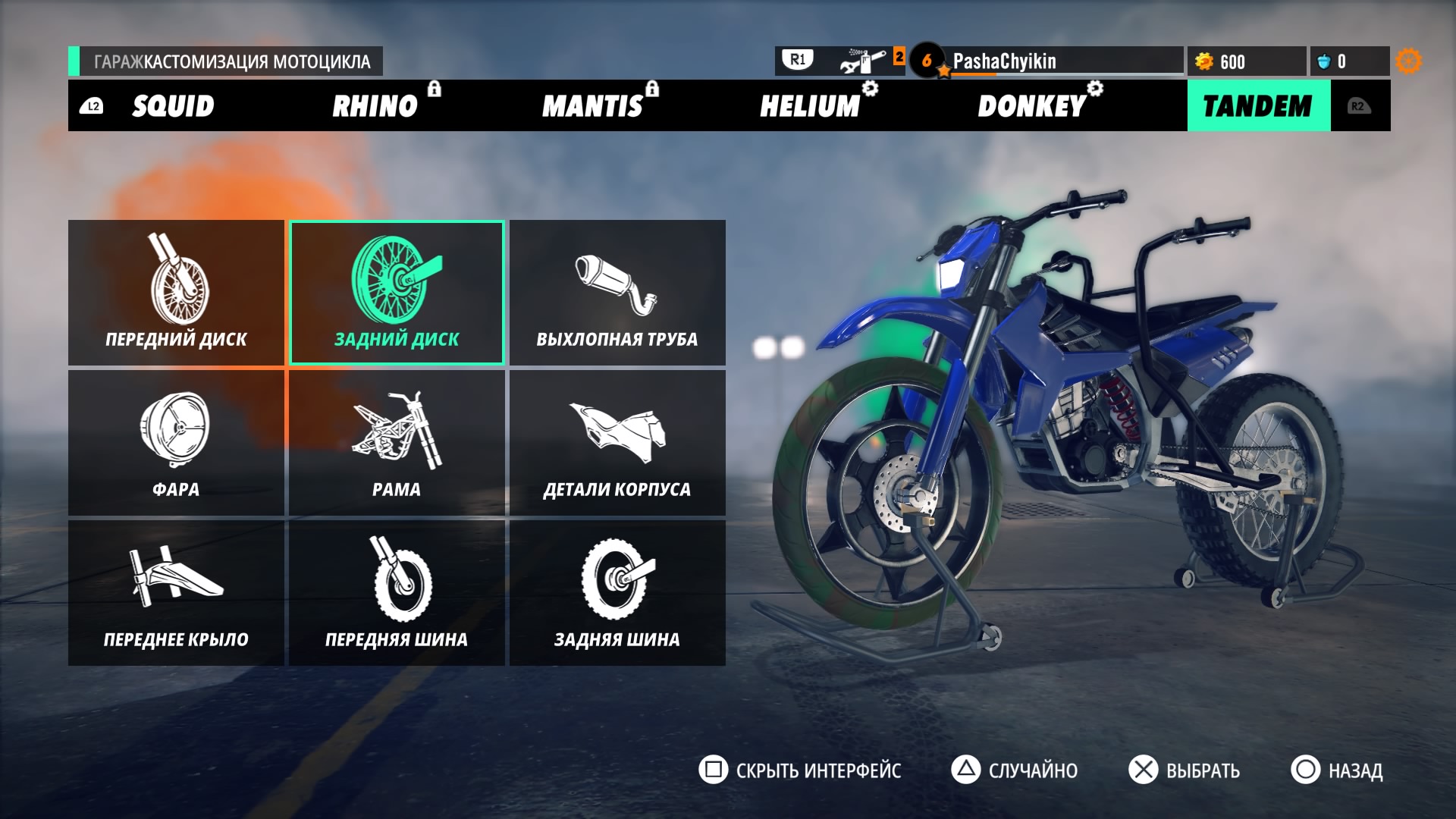Image resolution: width=1456 pixels, height=819 pixels.
Task: Open the Выхлопная труба customization tile
Action: point(617,293)
